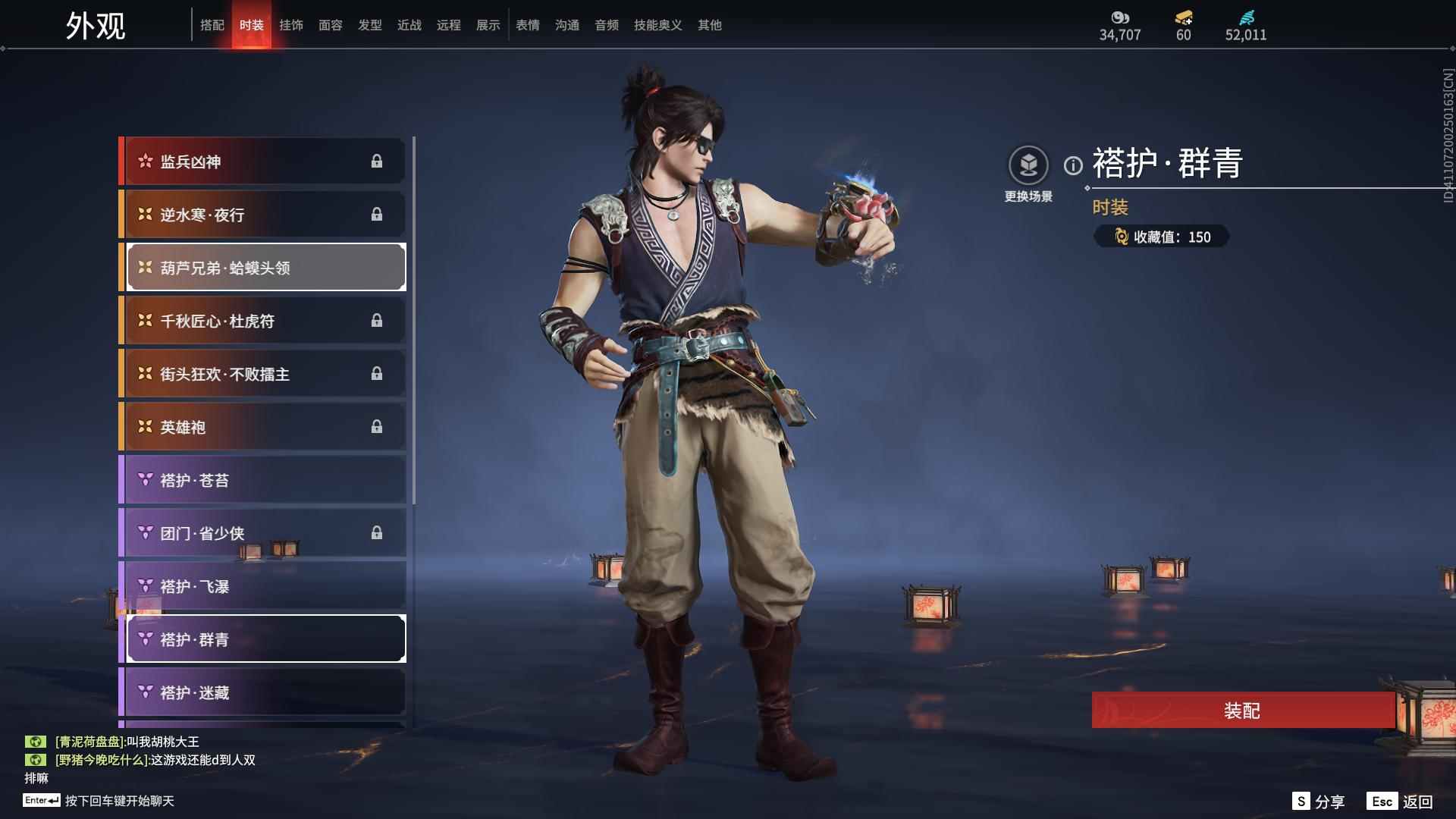Switch to the 挂饰 tab
This screenshot has height=819, width=1456.
tap(291, 24)
